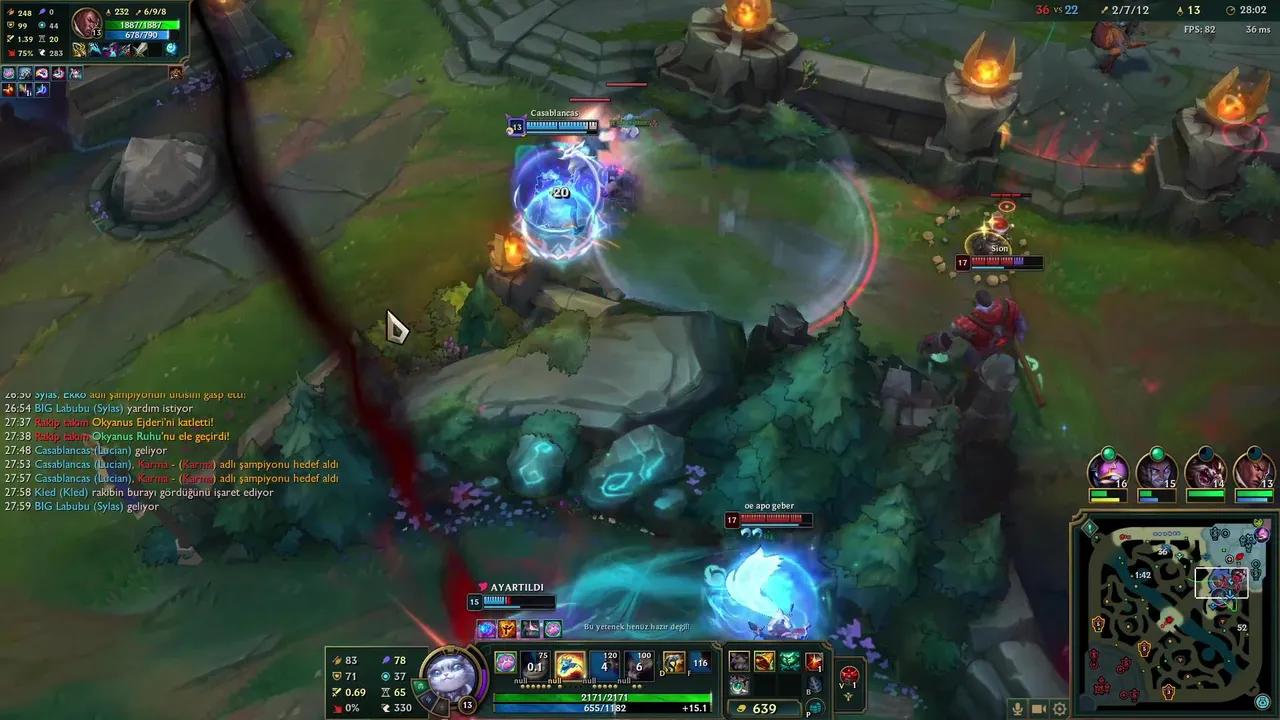The width and height of the screenshot is (1280, 720).
Task: Click the summoner spell in slot D
Action: (x=672, y=662)
